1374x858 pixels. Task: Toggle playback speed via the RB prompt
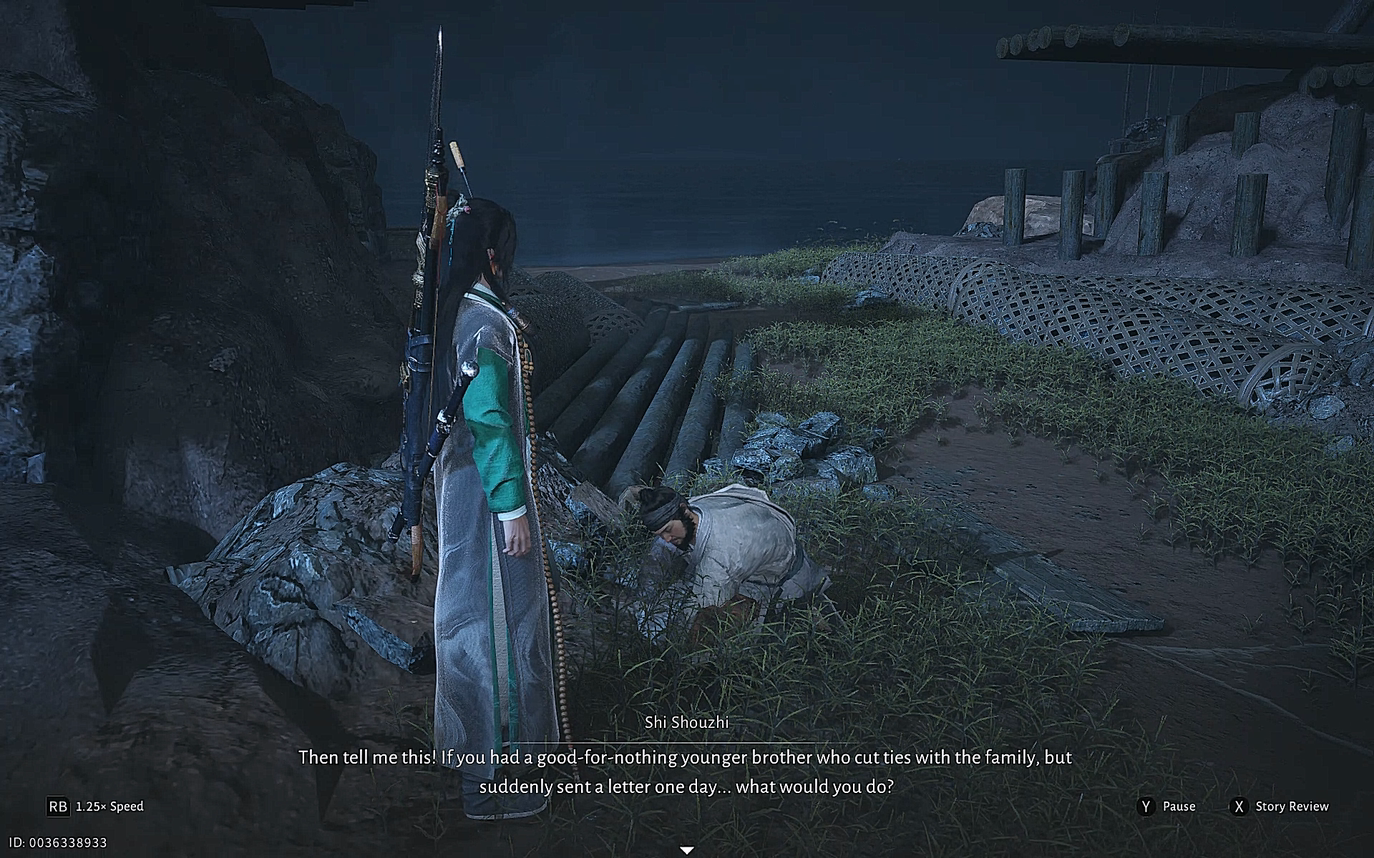point(56,806)
